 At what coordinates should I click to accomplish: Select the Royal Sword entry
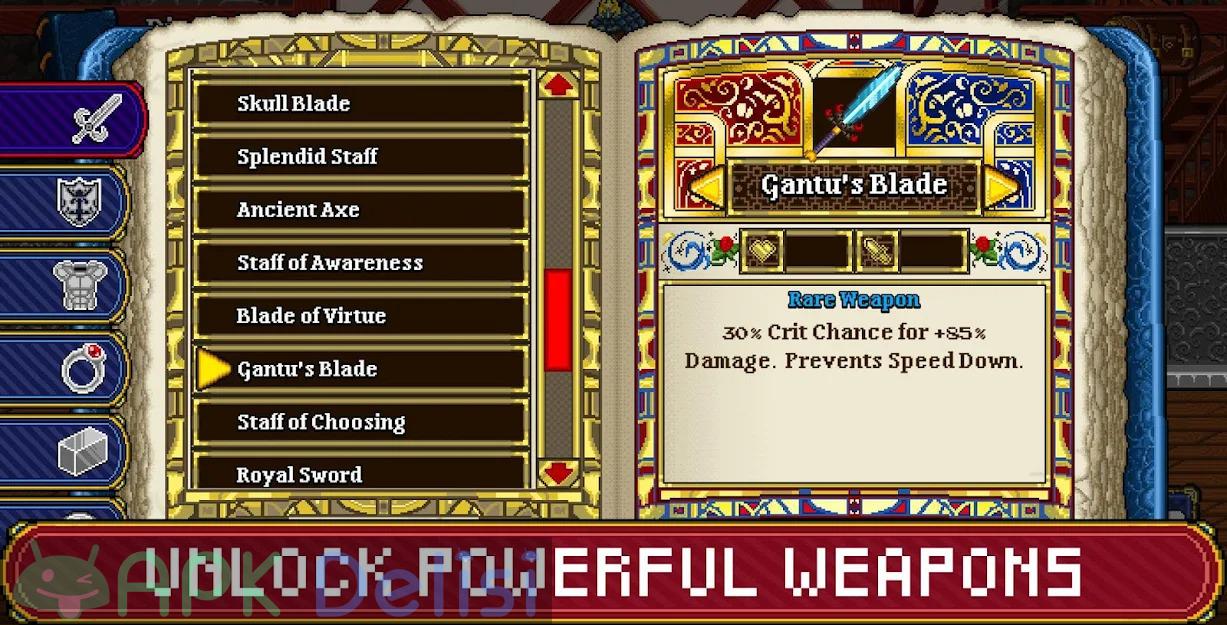point(360,474)
